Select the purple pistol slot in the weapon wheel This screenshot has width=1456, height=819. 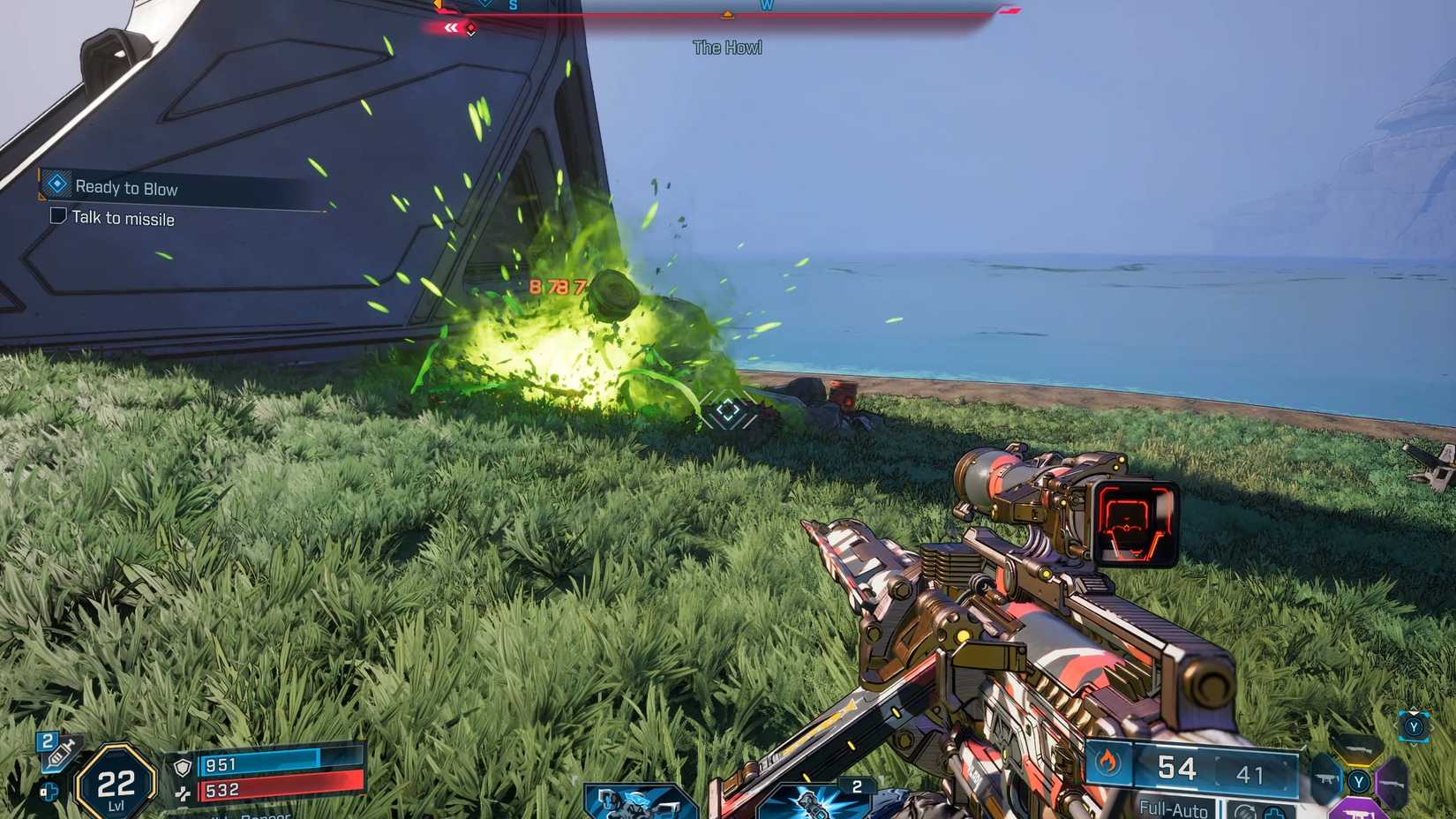coord(1359,812)
